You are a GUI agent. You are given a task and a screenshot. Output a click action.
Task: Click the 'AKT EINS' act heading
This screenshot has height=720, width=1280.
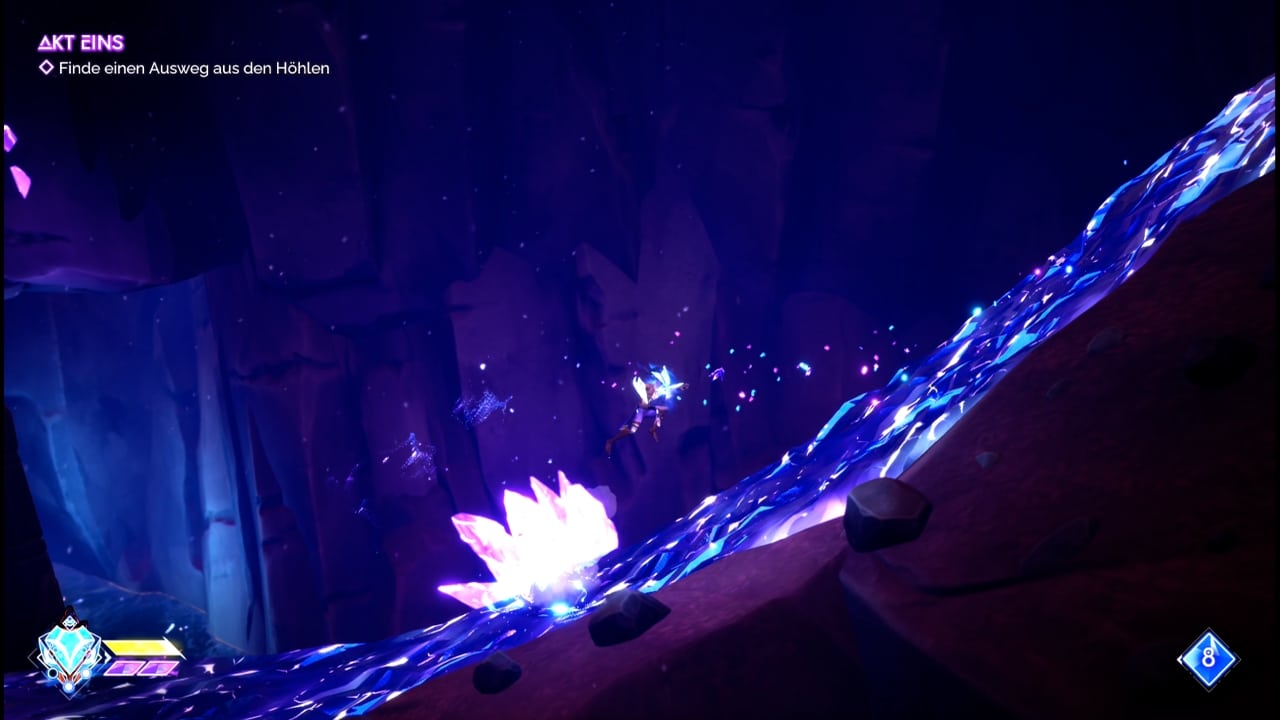(81, 42)
